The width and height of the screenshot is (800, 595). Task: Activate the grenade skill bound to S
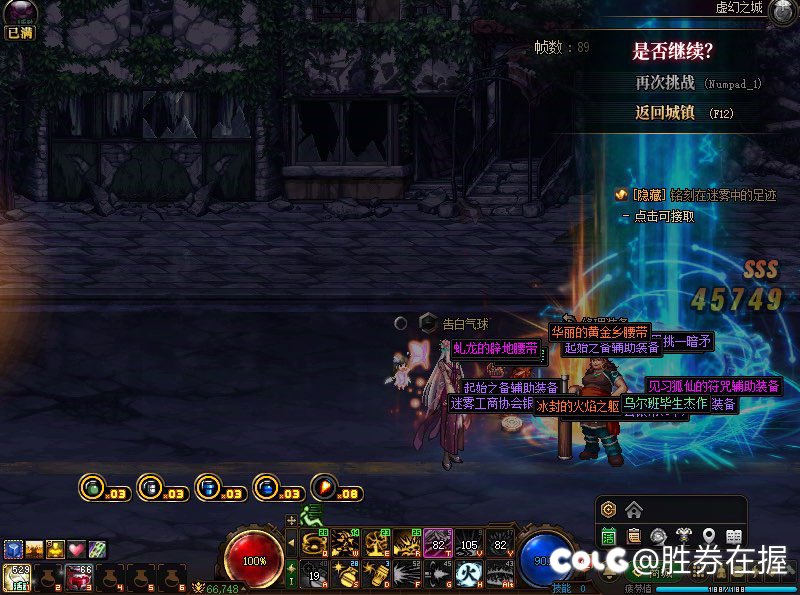coord(345,574)
